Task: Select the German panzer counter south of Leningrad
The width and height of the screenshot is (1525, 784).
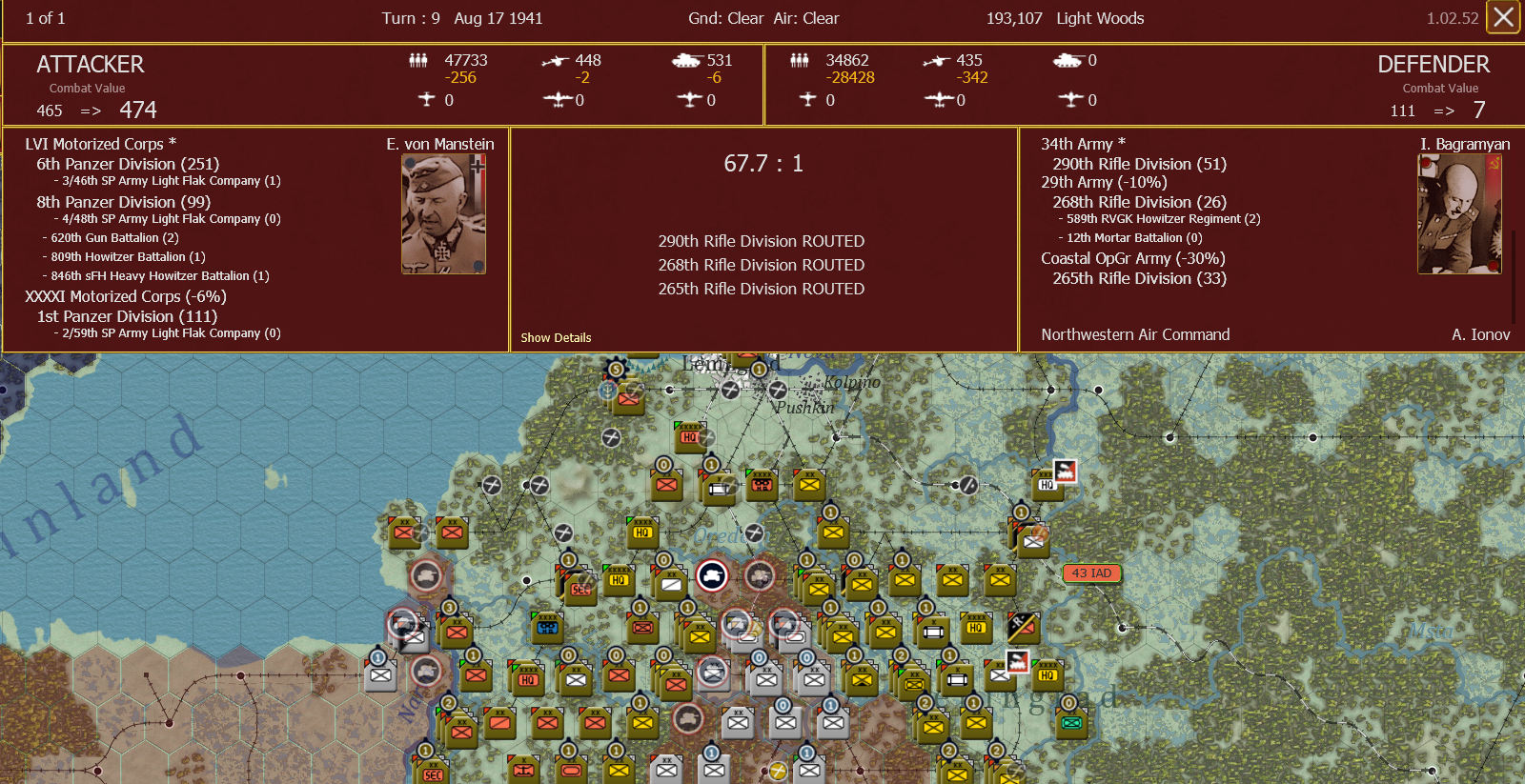Action: click(713, 575)
